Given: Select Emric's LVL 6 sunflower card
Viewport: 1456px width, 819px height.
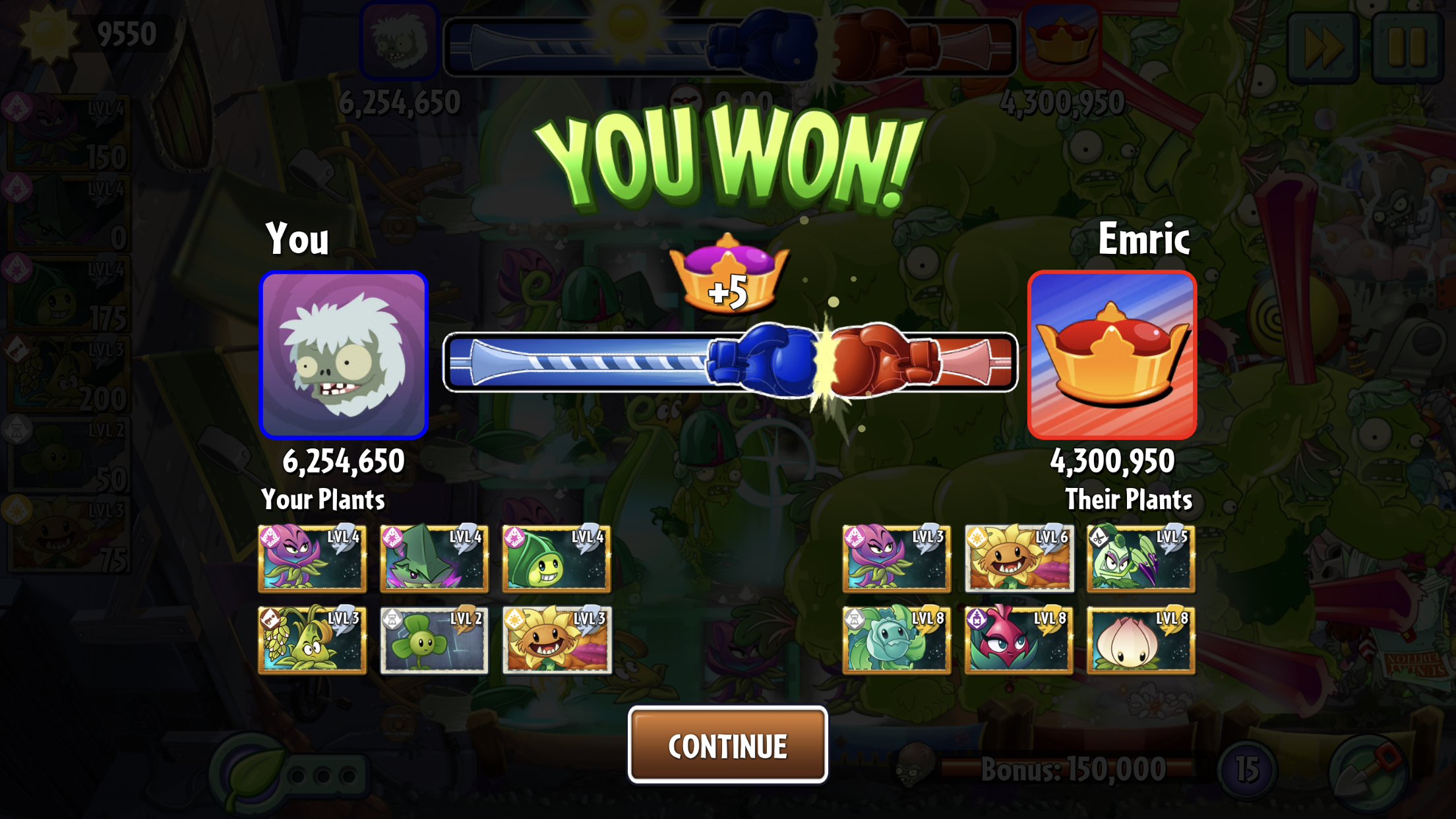Looking at the screenshot, I should click(1019, 558).
